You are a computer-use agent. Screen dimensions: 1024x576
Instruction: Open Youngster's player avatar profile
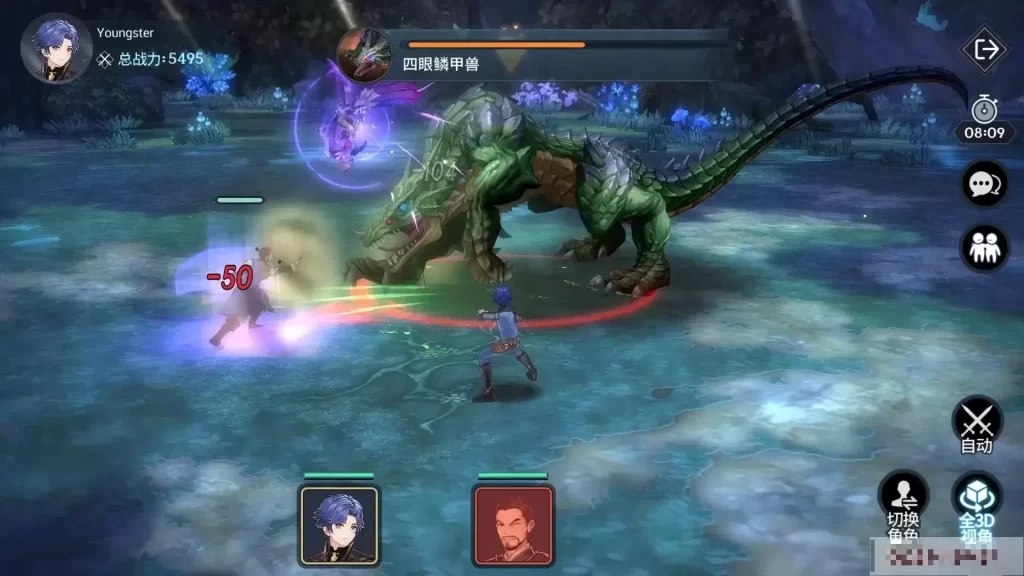(56, 48)
